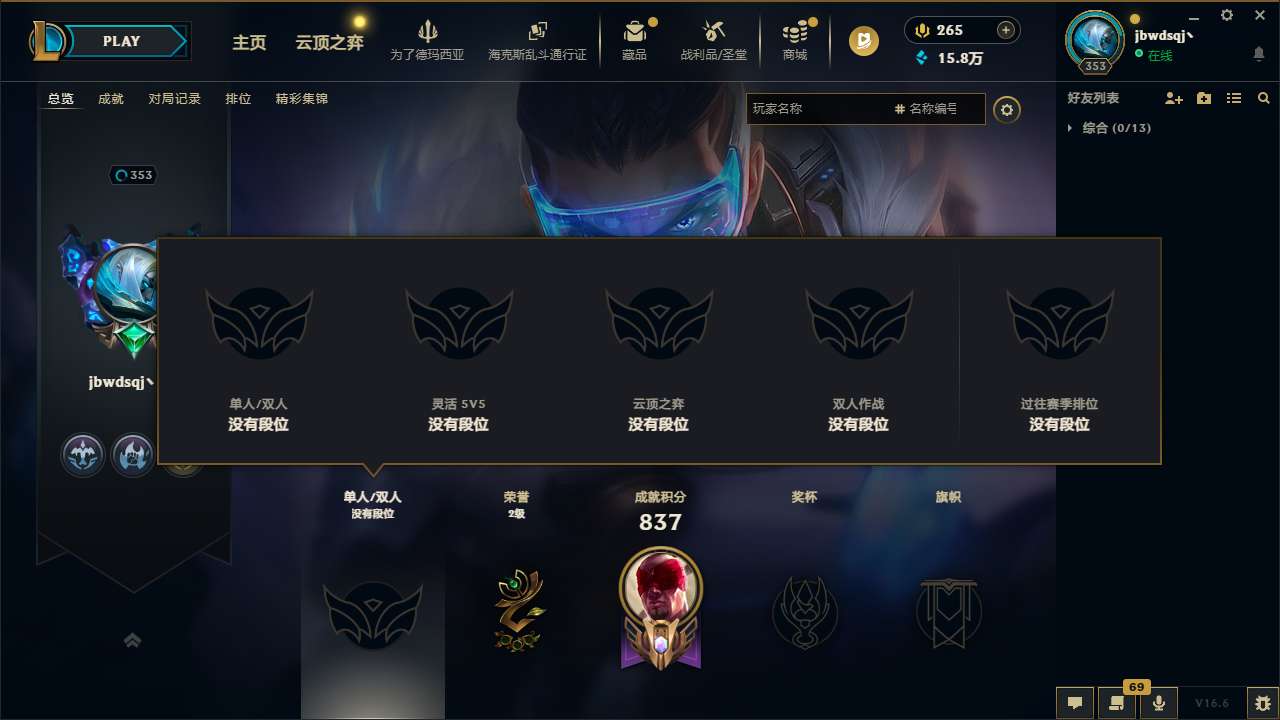Toggle the microphone in the bottom toolbar
Image resolution: width=1280 pixels, height=720 pixels.
tap(1159, 703)
